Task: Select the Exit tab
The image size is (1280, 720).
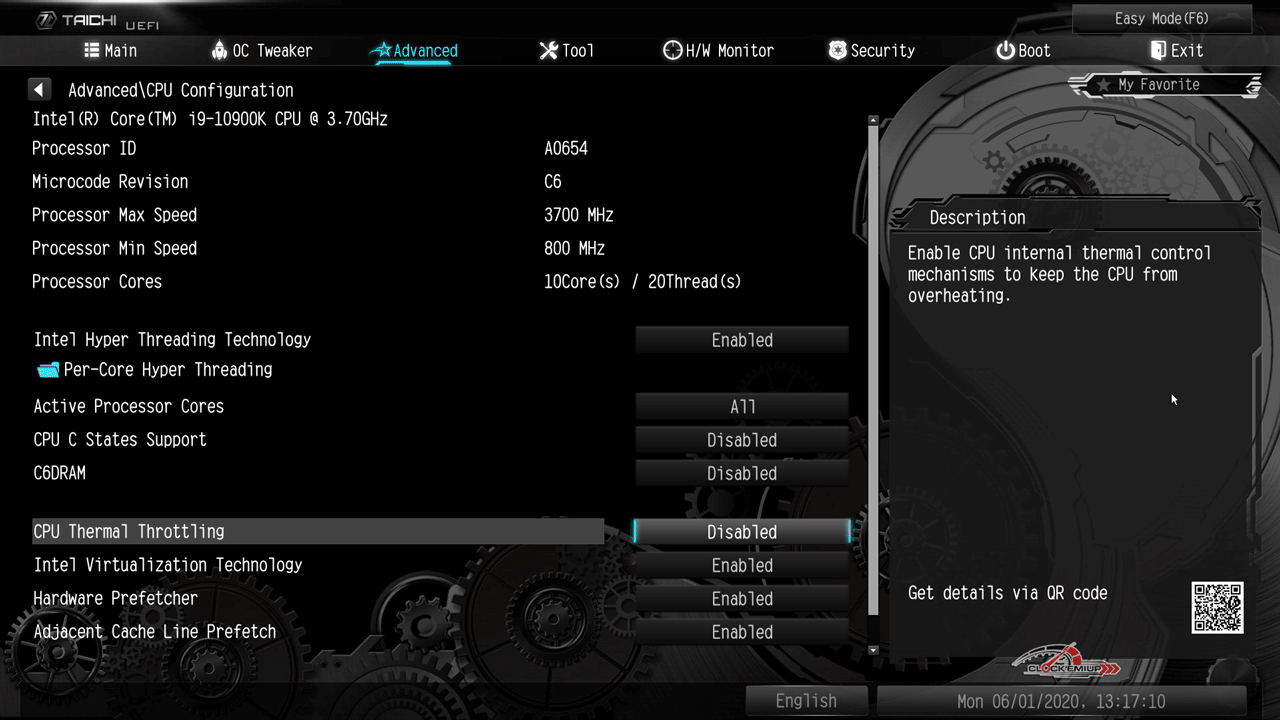Action: (x=1176, y=51)
